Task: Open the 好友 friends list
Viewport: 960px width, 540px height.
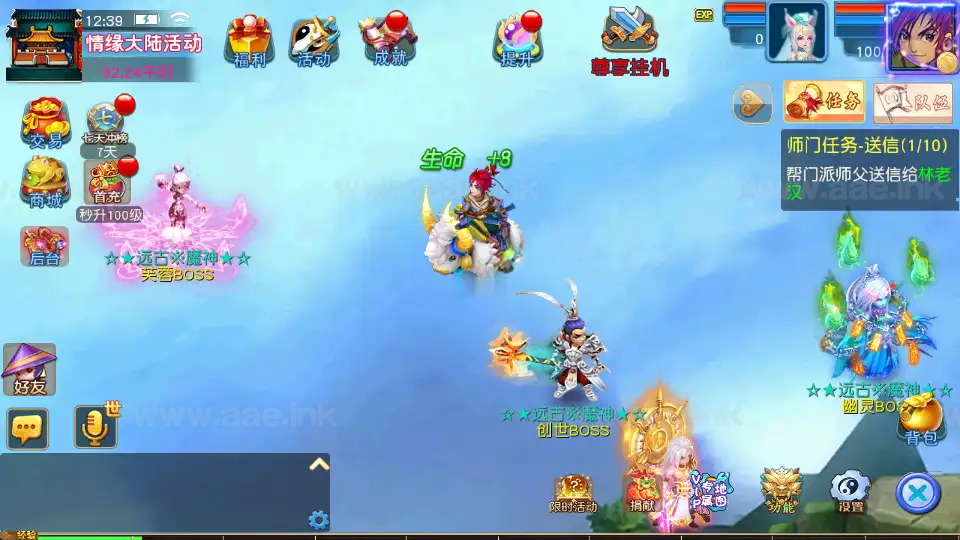Action: (x=29, y=369)
